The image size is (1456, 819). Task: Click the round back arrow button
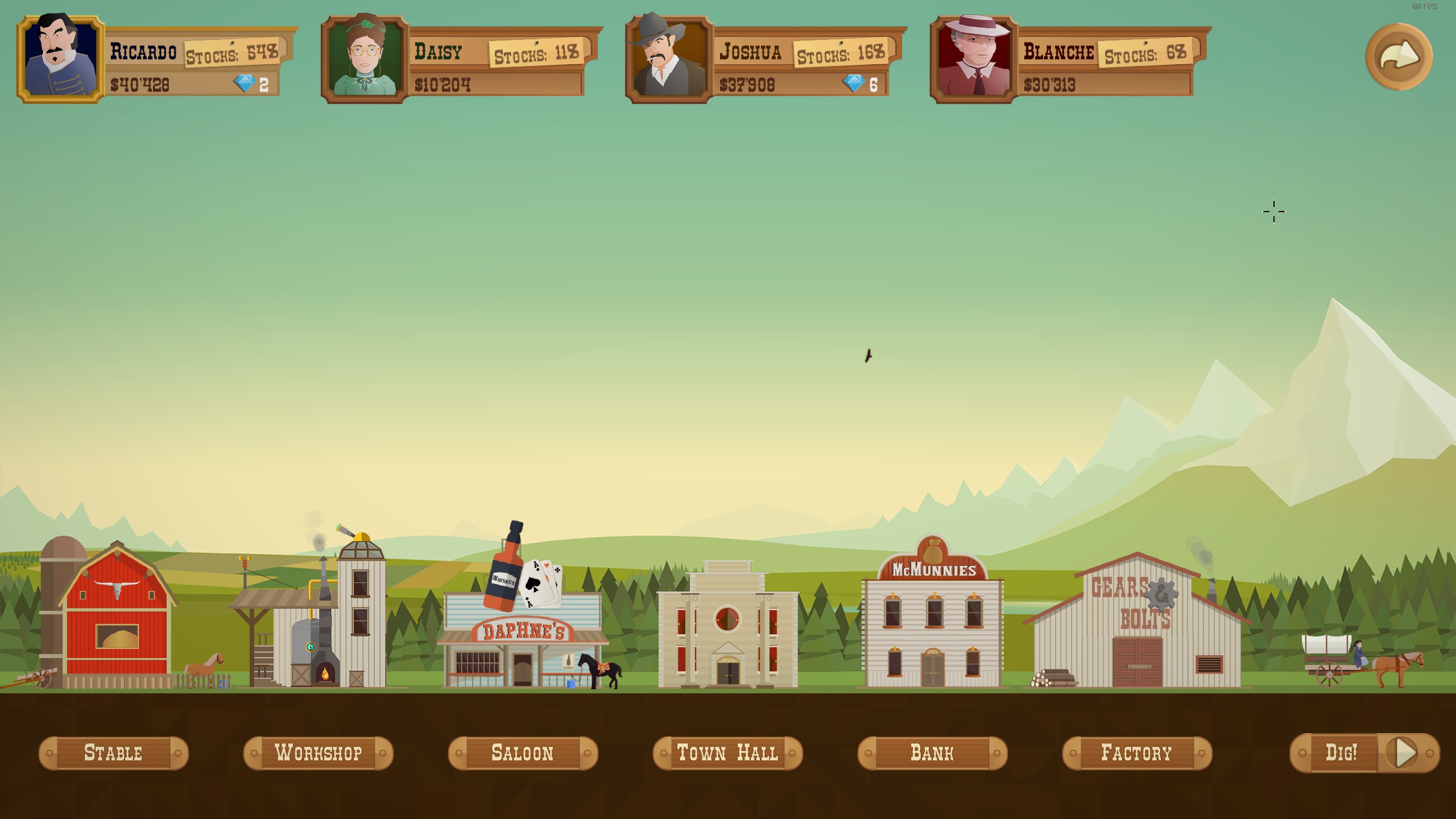[x=1399, y=57]
